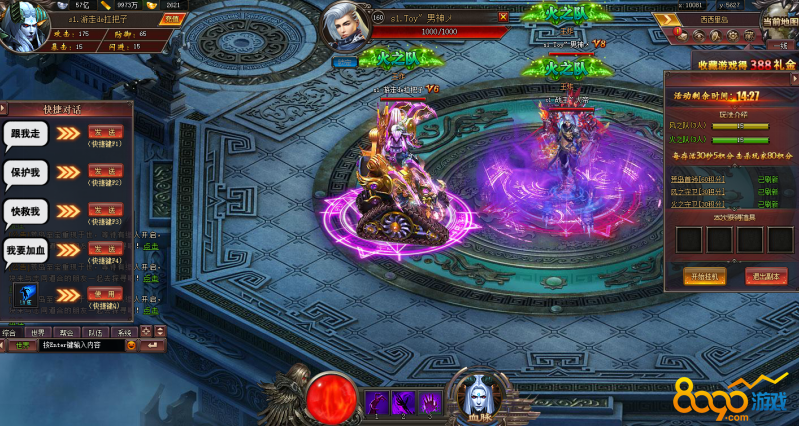Click the 充值 recharge button
Viewport: 799px width, 426px height.
[x=172, y=18]
